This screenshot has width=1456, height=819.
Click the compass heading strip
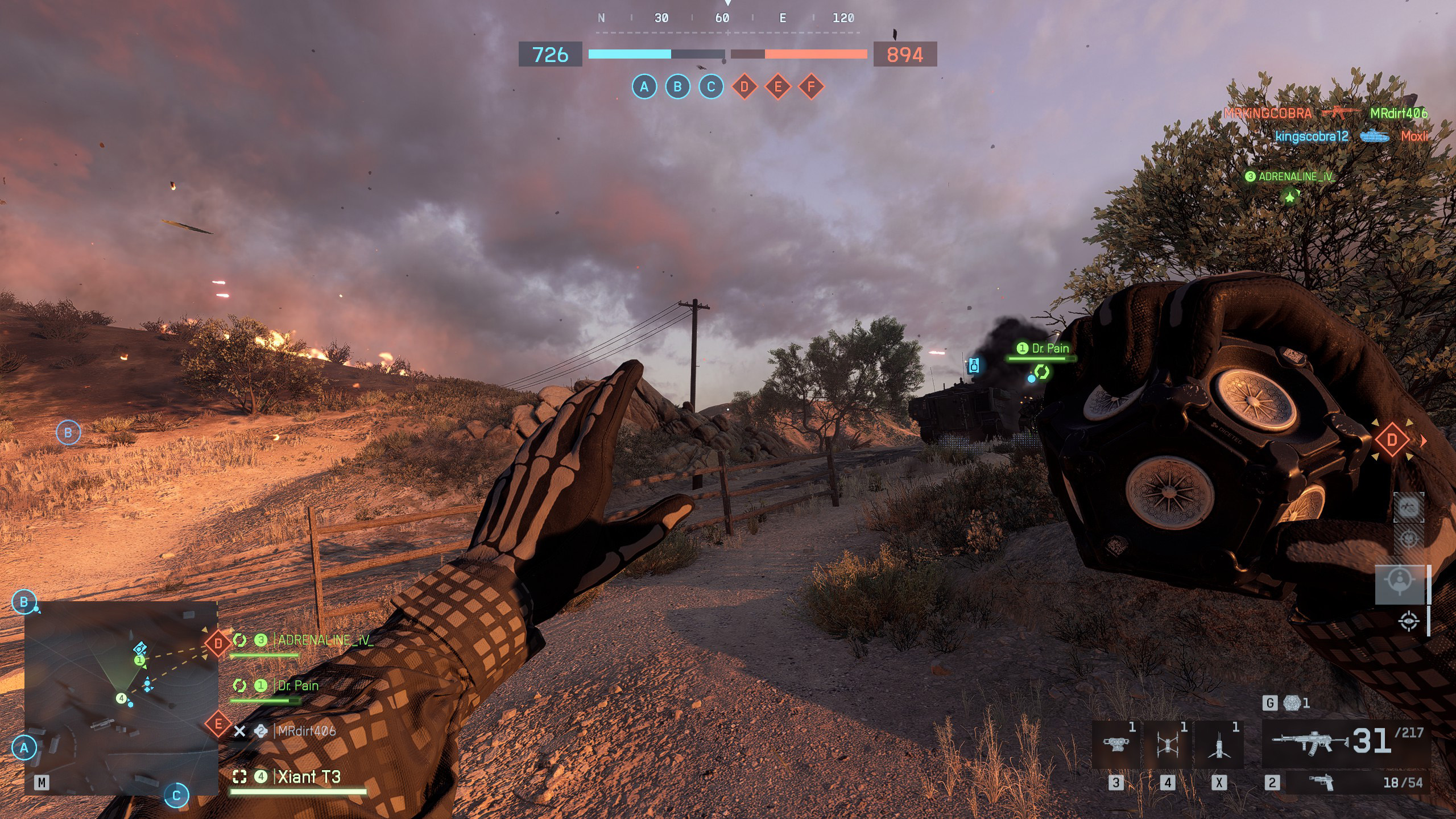point(727,18)
